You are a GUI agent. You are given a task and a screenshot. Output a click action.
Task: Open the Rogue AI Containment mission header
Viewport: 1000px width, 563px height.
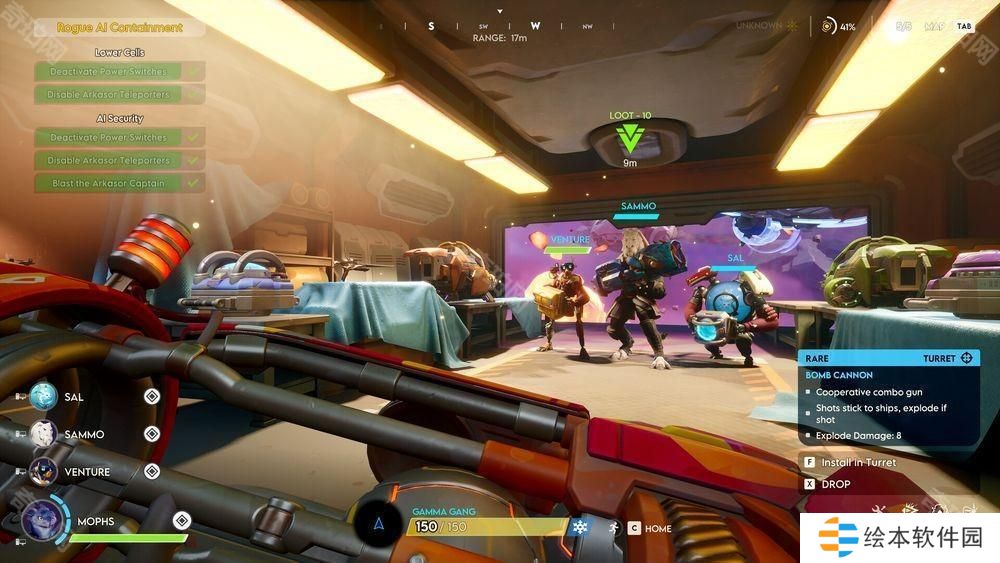(120, 28)
